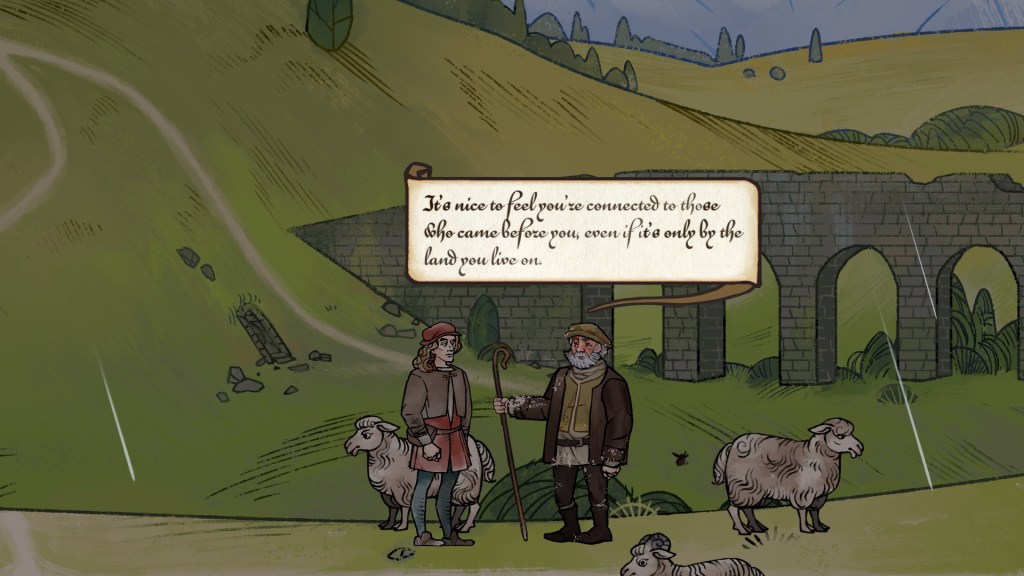Advance the shepherd's dialogue speech bubble

click(x=582, y=231)
